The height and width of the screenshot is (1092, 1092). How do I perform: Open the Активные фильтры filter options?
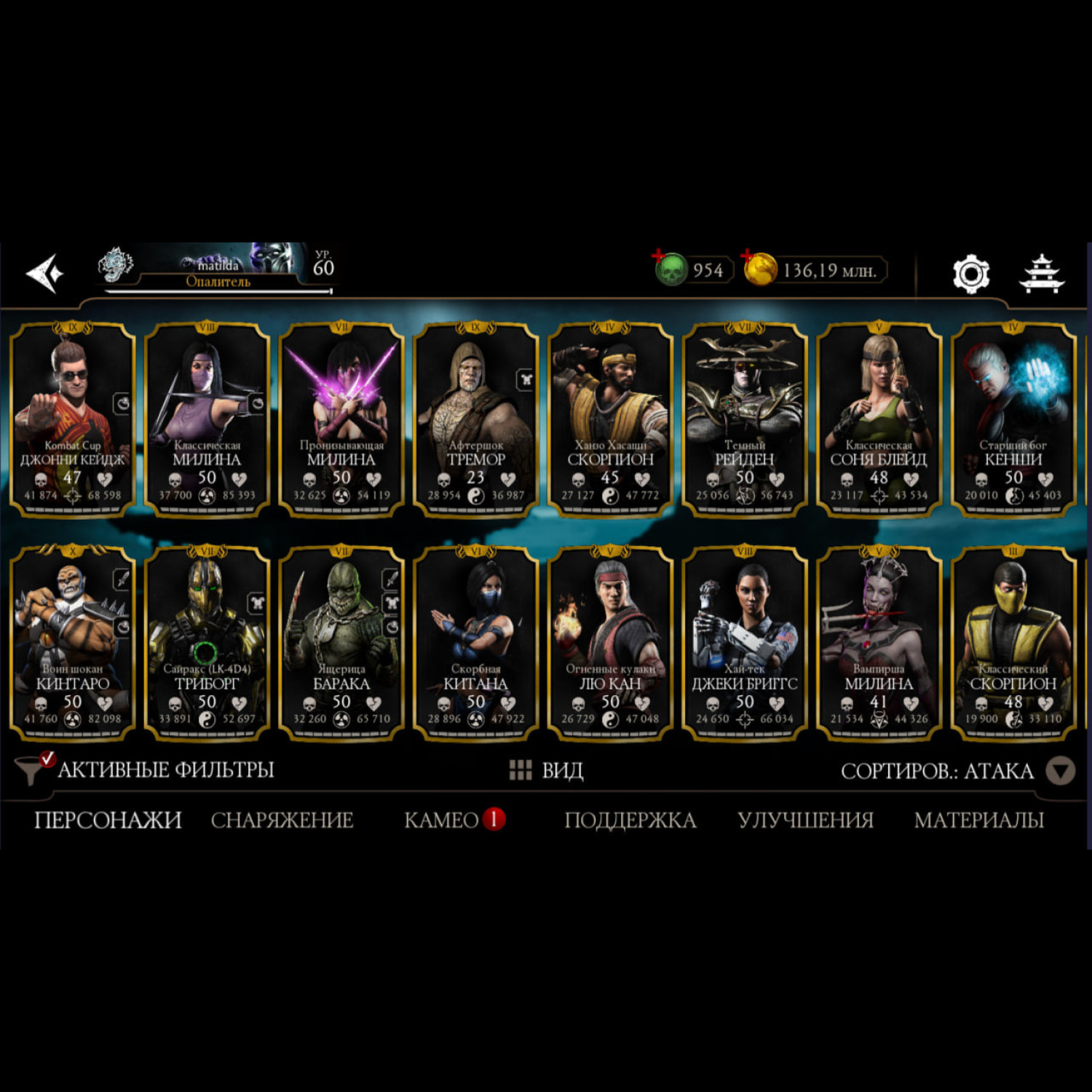pyautogui.click(x=146, y=769)
